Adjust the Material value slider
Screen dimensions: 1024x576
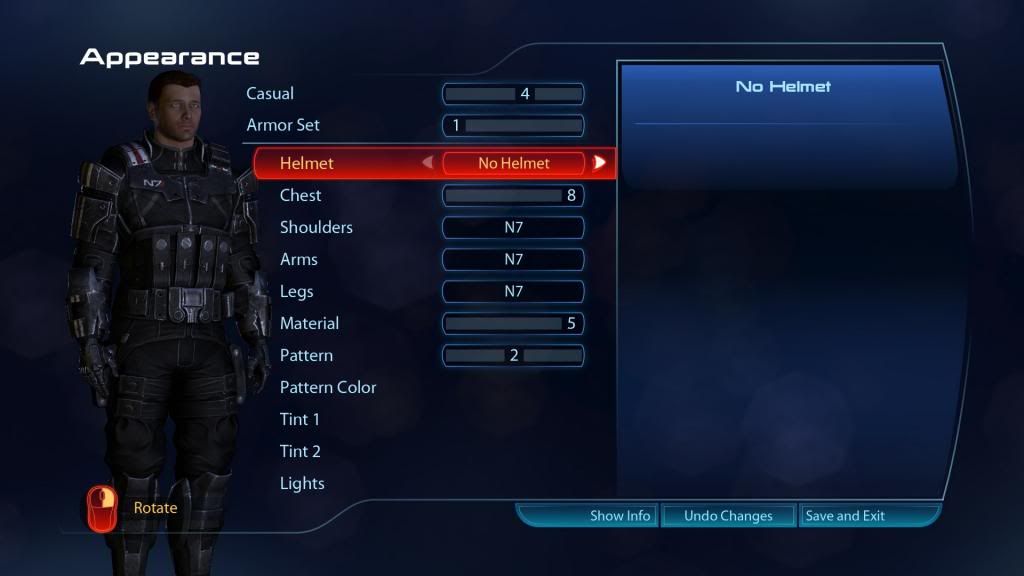pos(513,323)
